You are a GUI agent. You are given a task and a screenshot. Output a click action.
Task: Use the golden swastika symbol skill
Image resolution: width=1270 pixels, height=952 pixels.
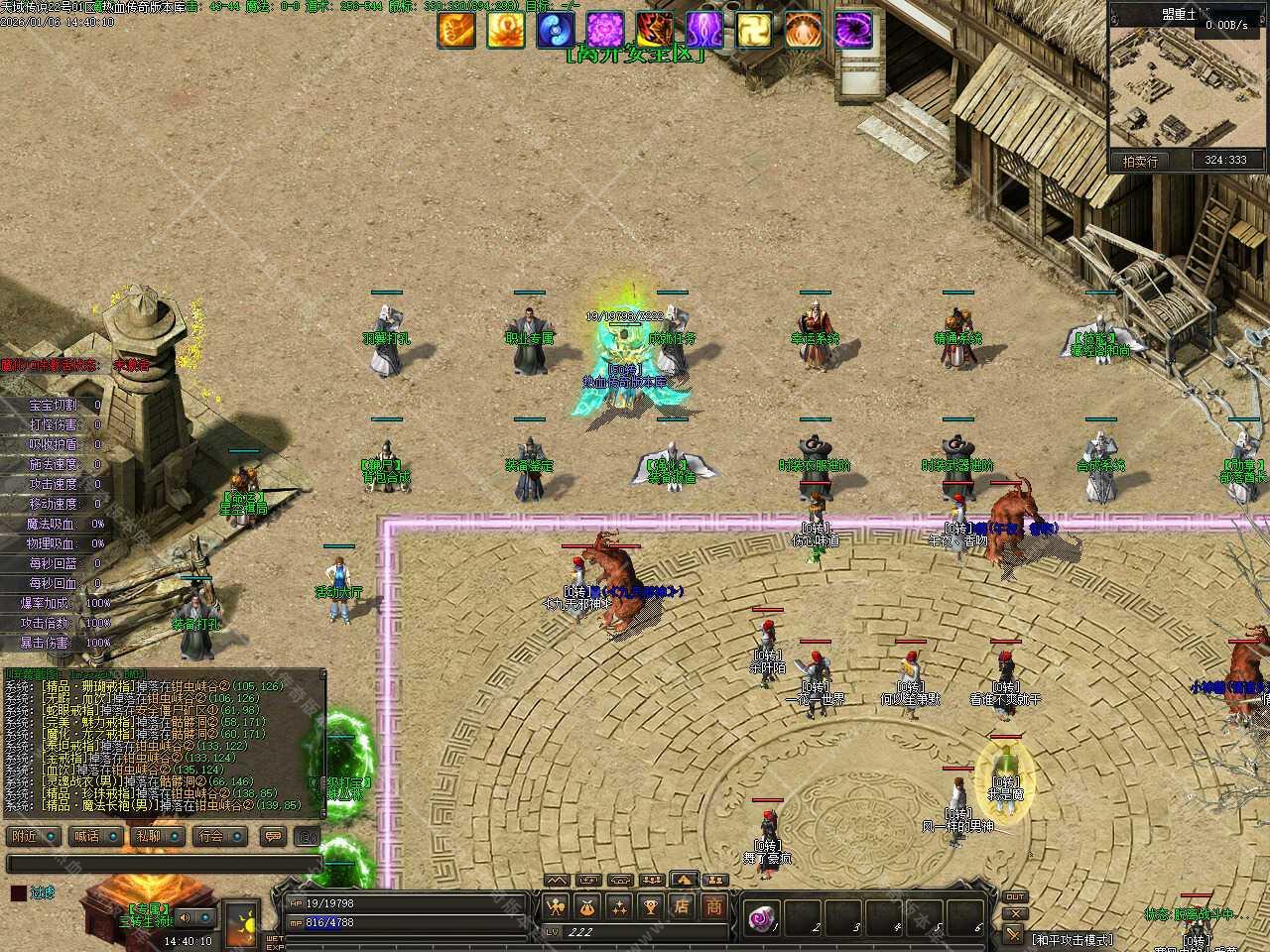pos(754,30)
